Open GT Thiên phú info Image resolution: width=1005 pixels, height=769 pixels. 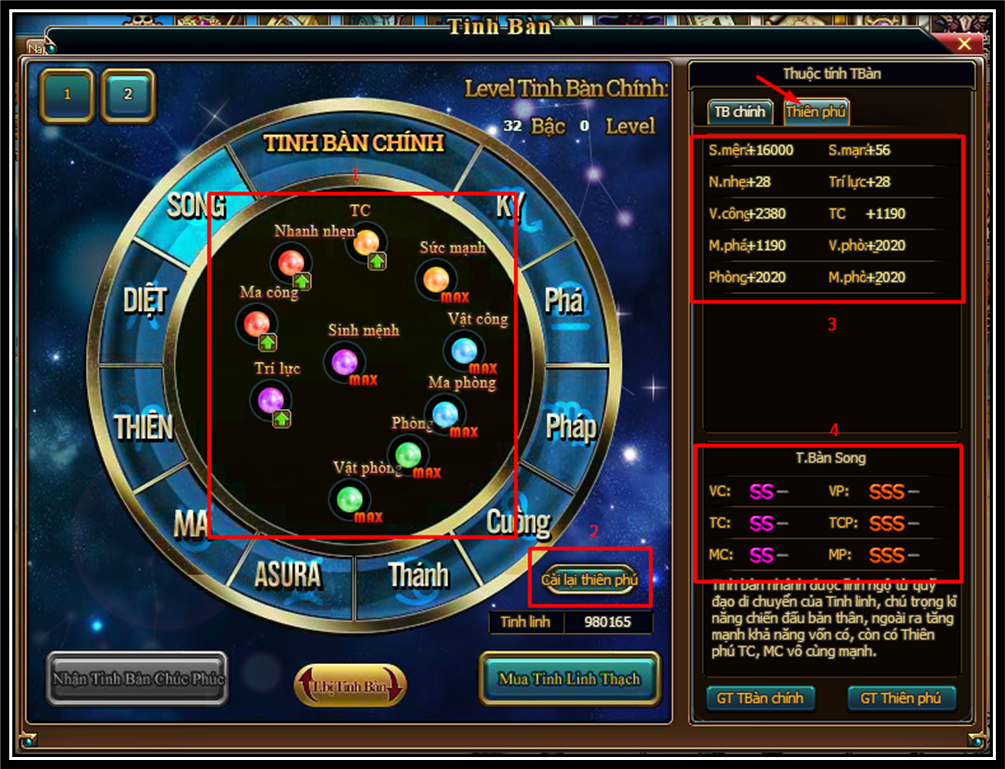(901, 698)
